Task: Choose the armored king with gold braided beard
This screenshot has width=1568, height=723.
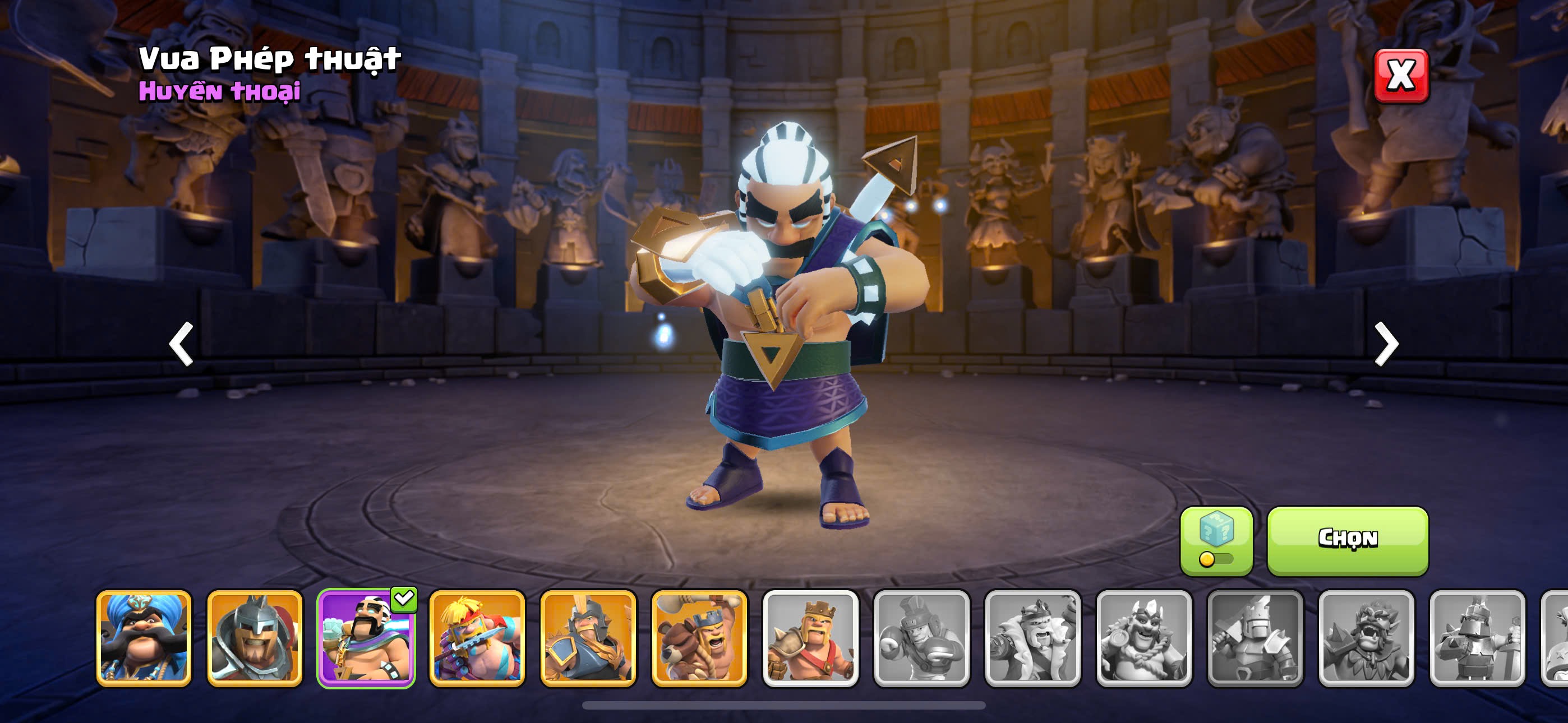Action: tap(588, 638)
